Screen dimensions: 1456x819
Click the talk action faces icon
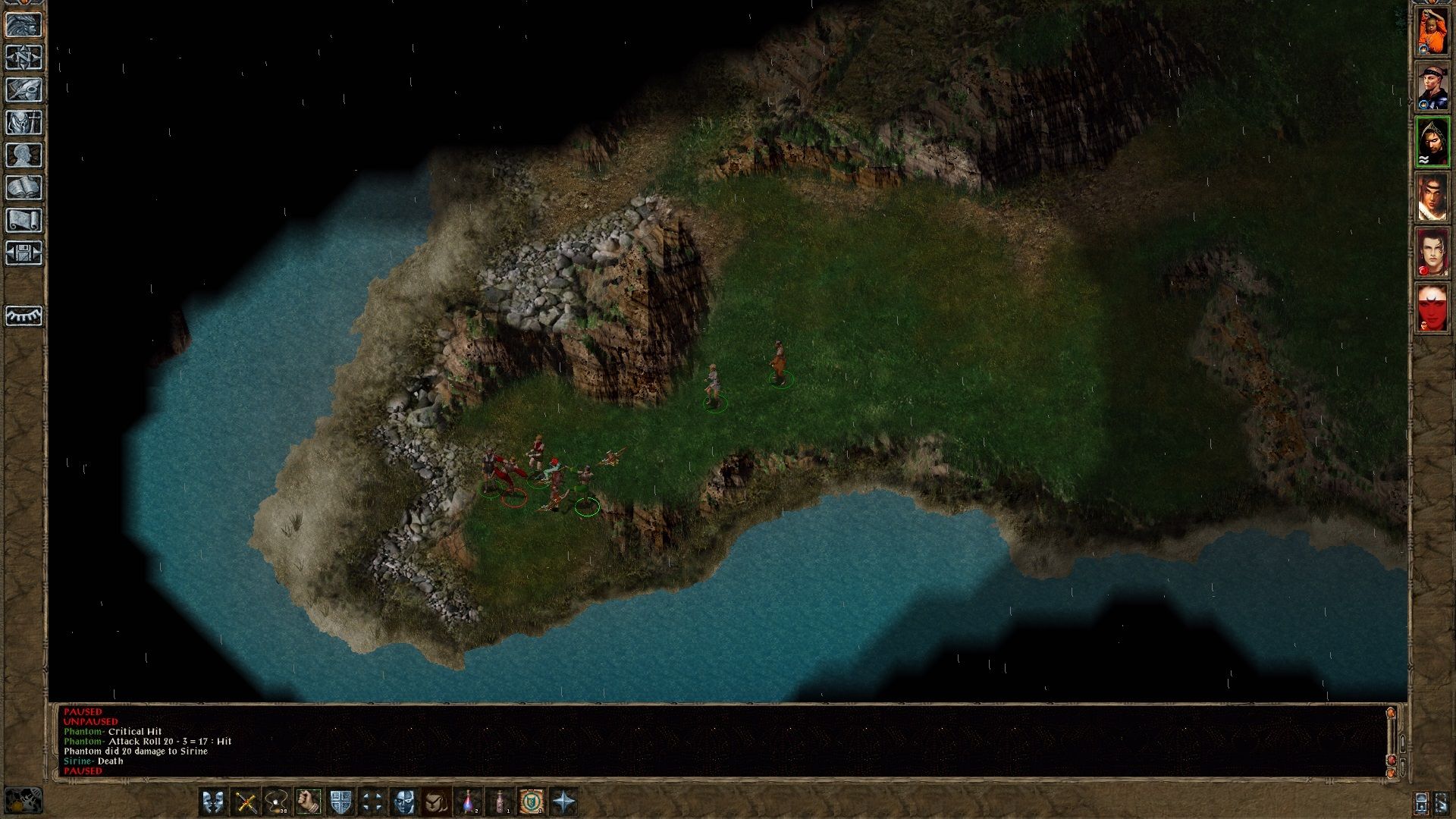click(x=213, y=802)
